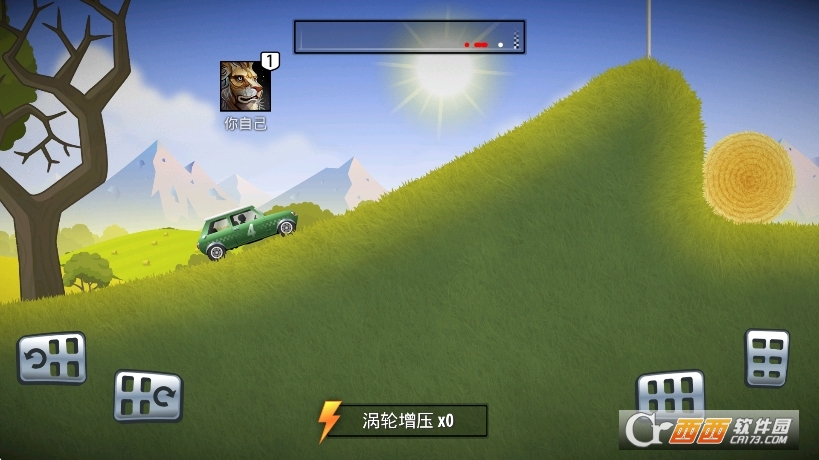Image resolution: width=819 pixels, height=460 pixels.
Task: Hit the wide brake pedal
Action: tap(670, 392)
